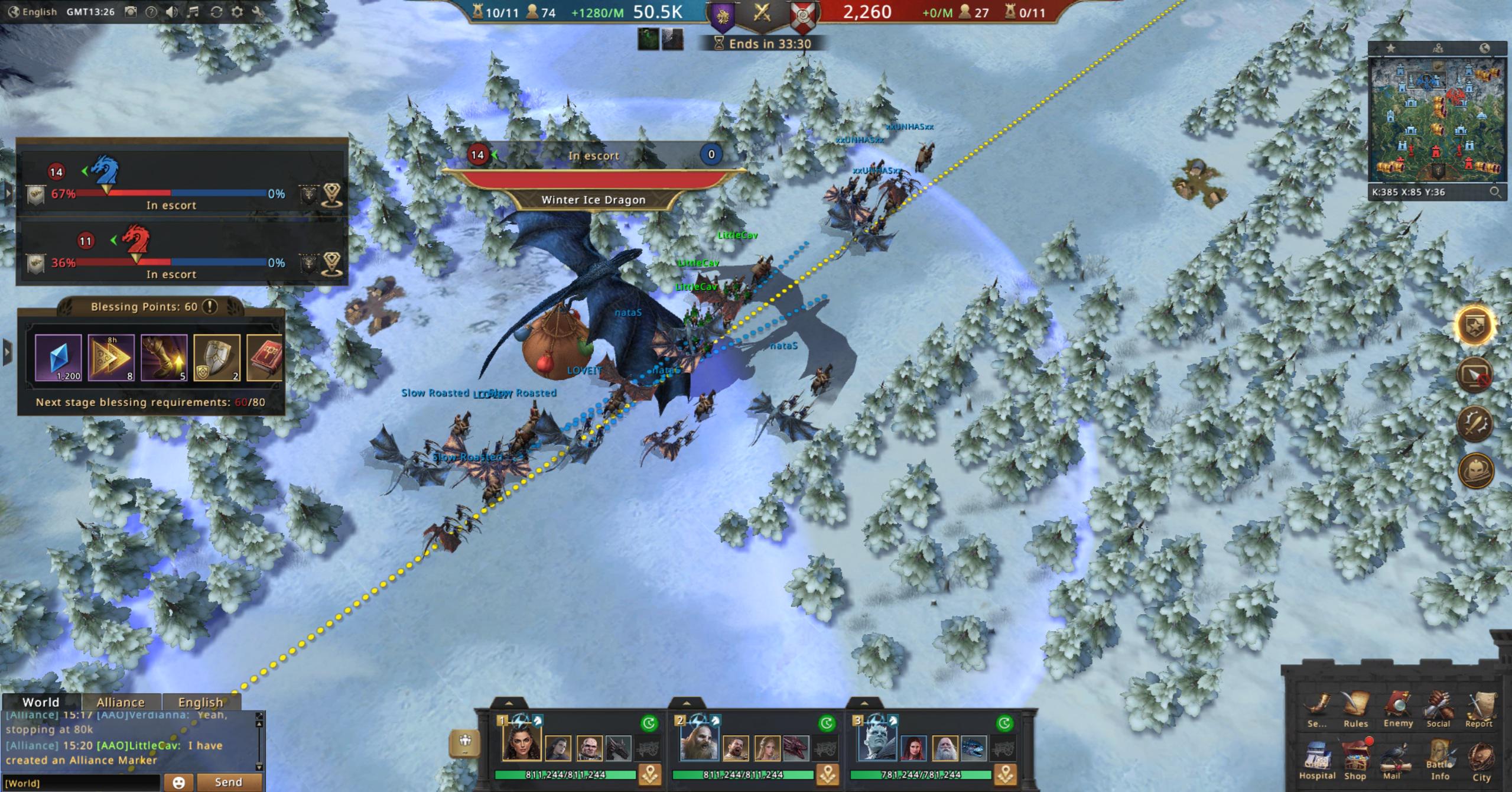The image size is (1512, 792).
Task: Open the Shop treasure chest
Action: point(1355,760)
